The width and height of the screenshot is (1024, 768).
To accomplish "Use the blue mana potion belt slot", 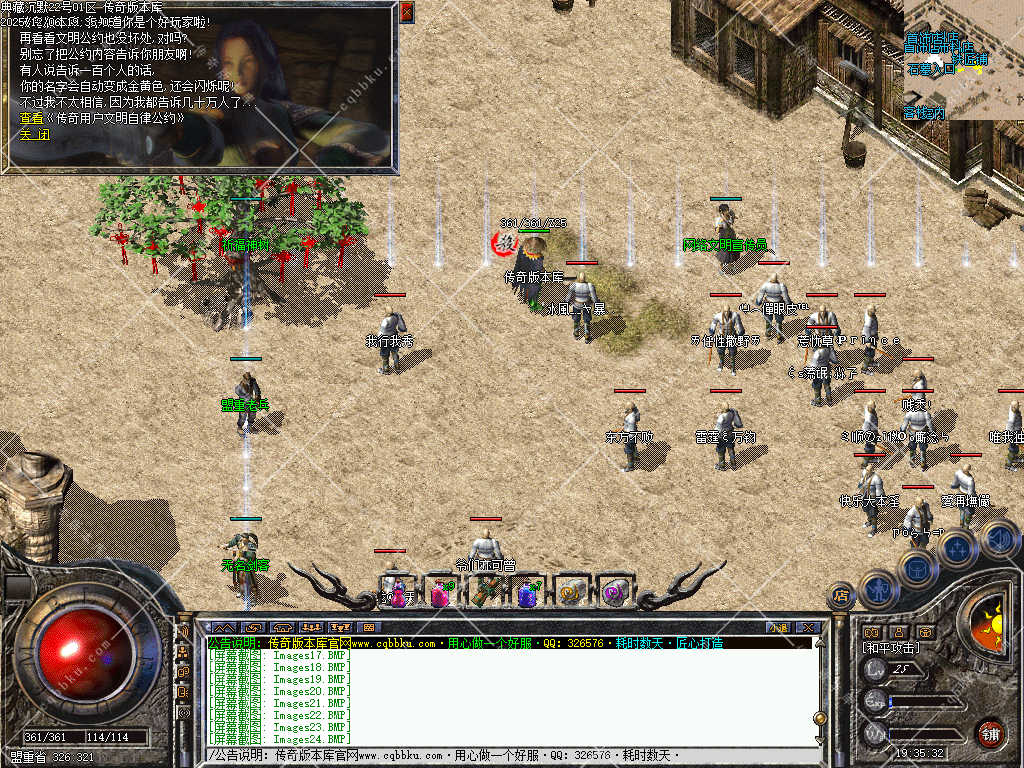I will 528,593.
